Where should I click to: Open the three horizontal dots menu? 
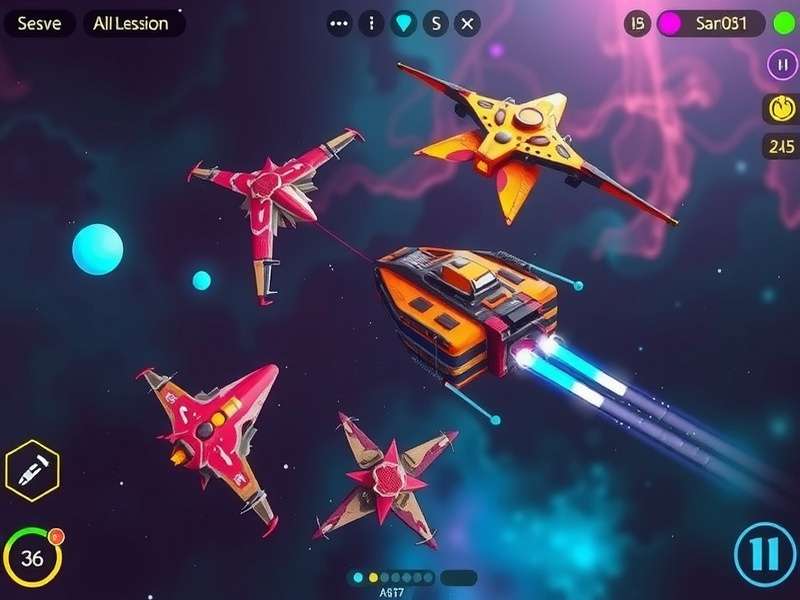click(x=340, y=24)
